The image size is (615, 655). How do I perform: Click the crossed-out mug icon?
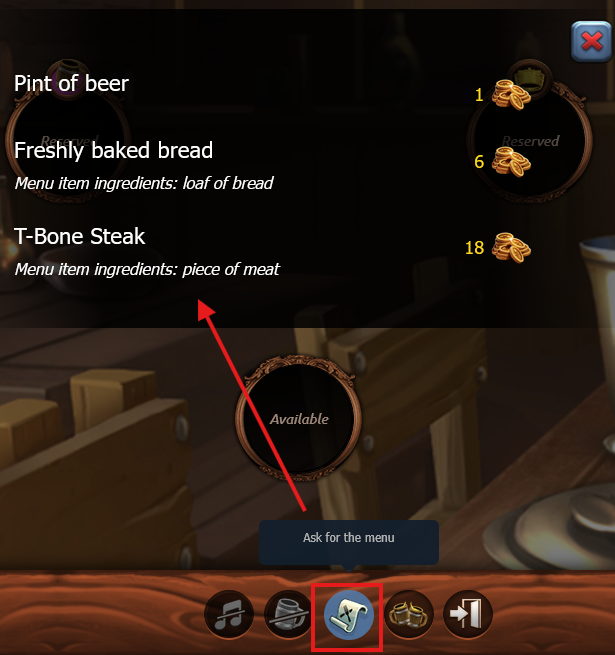coord(289,615)
